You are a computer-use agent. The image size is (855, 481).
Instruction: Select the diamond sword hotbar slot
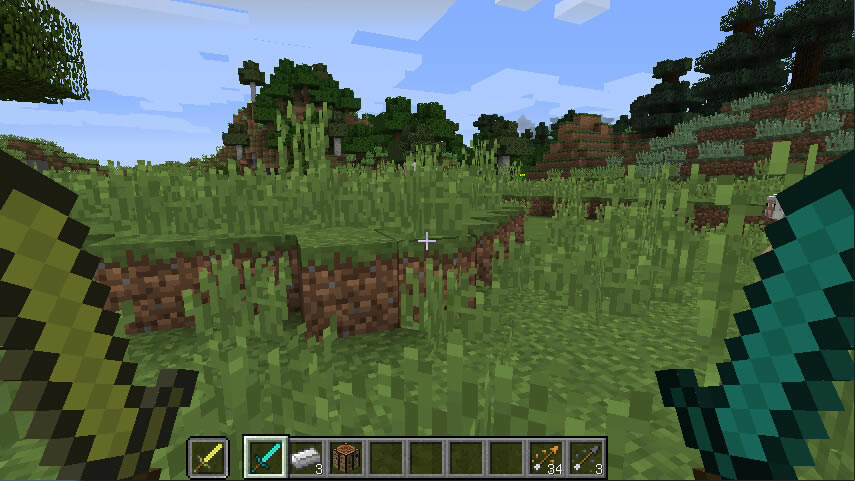tap(266, 457)
